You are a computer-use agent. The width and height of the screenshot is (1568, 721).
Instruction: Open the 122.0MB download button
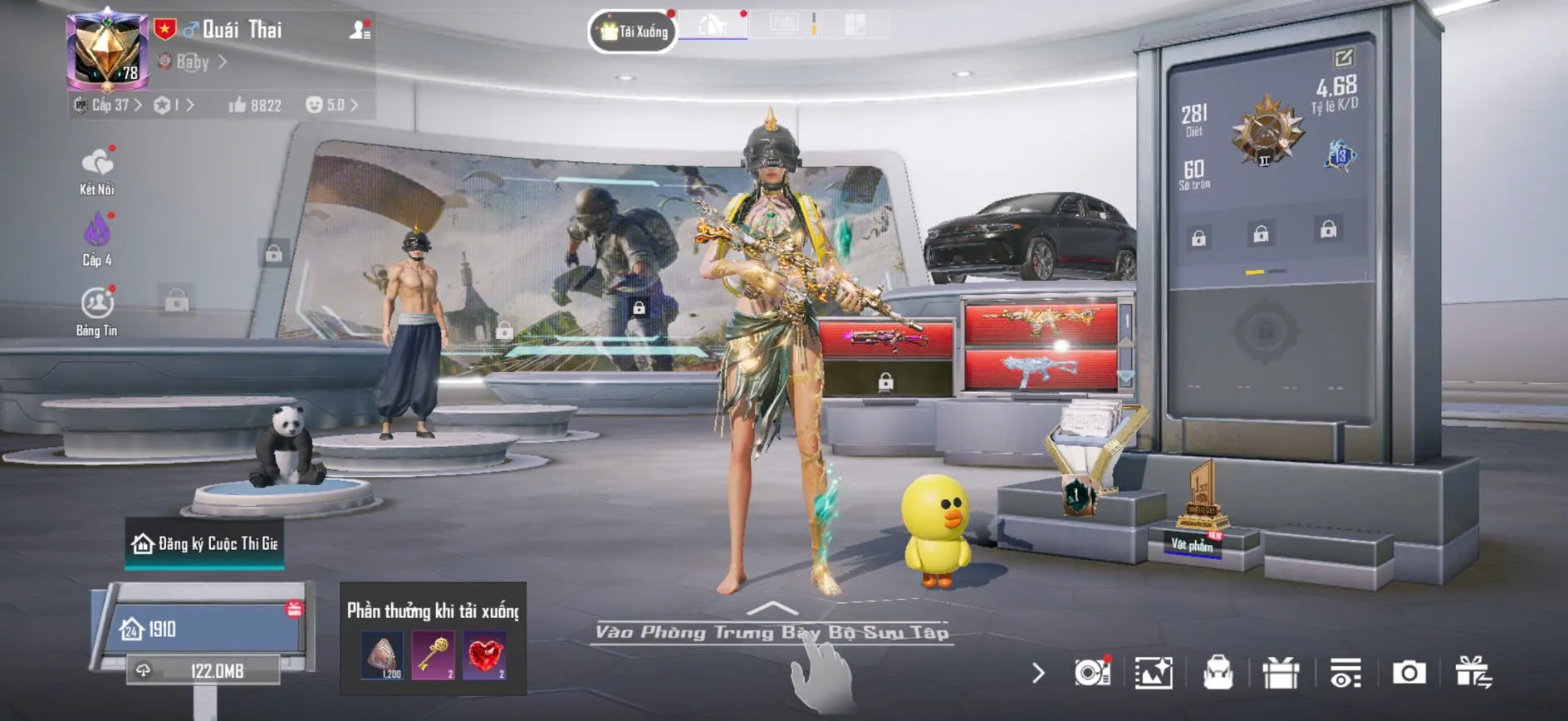[203, 670]
